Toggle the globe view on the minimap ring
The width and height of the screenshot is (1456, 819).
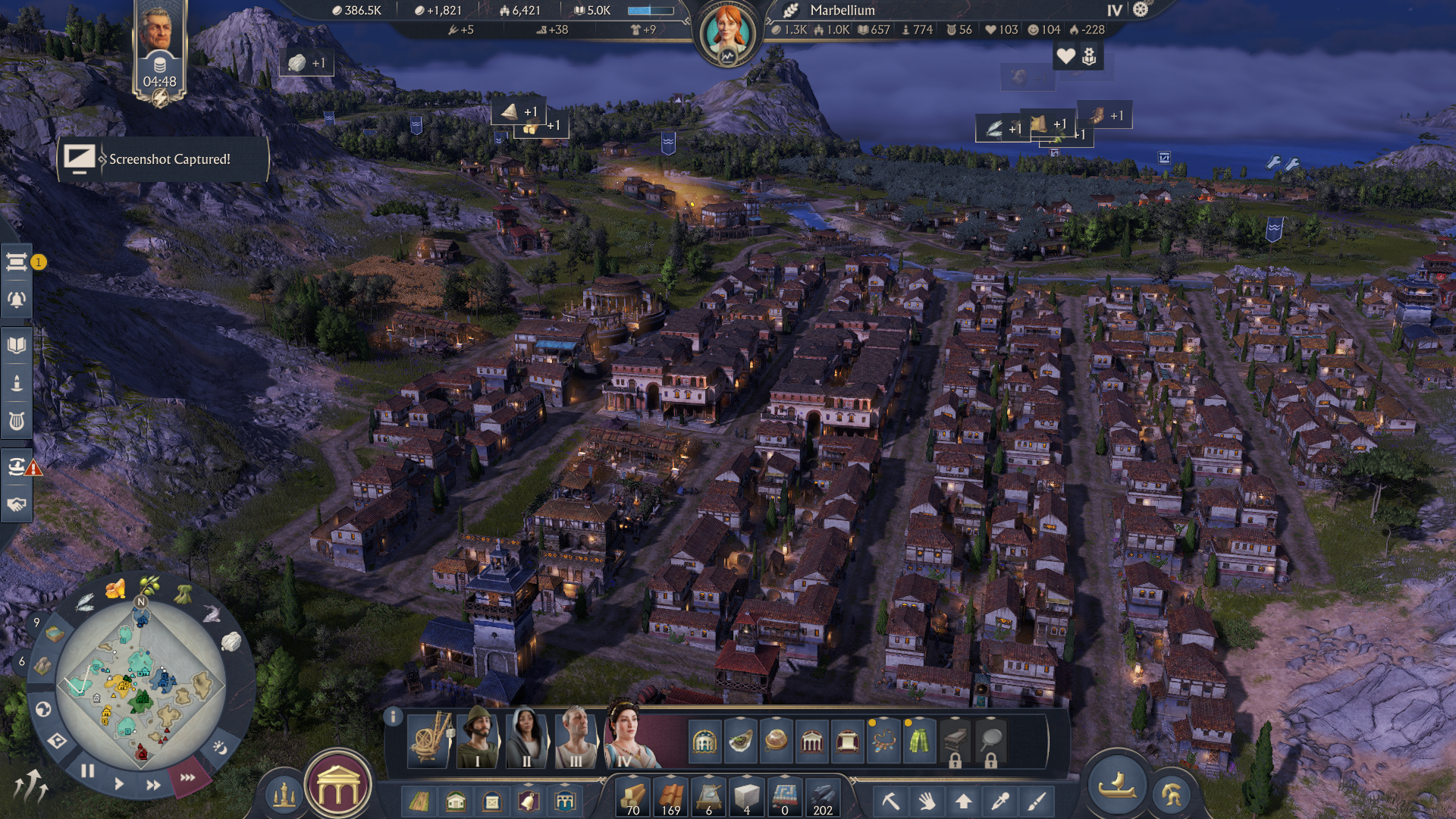[x=42, y=711]
